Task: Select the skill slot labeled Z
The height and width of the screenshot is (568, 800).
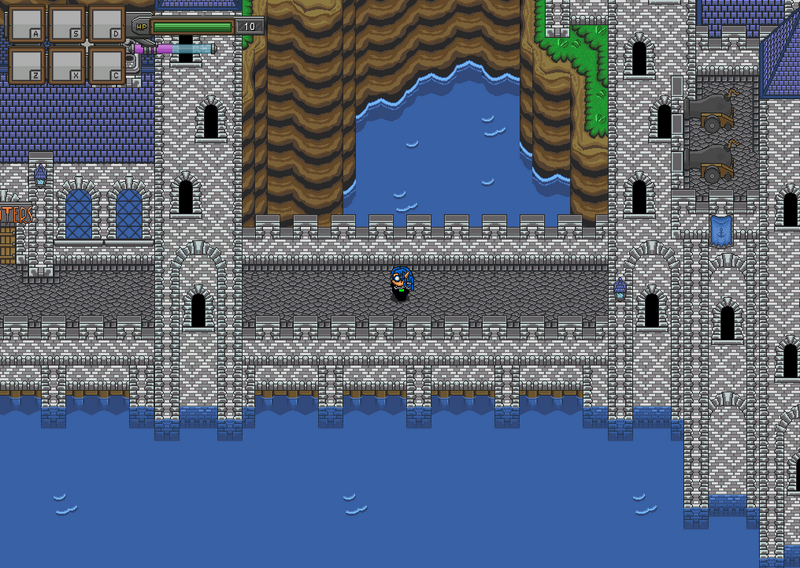Action: [26, 65]
